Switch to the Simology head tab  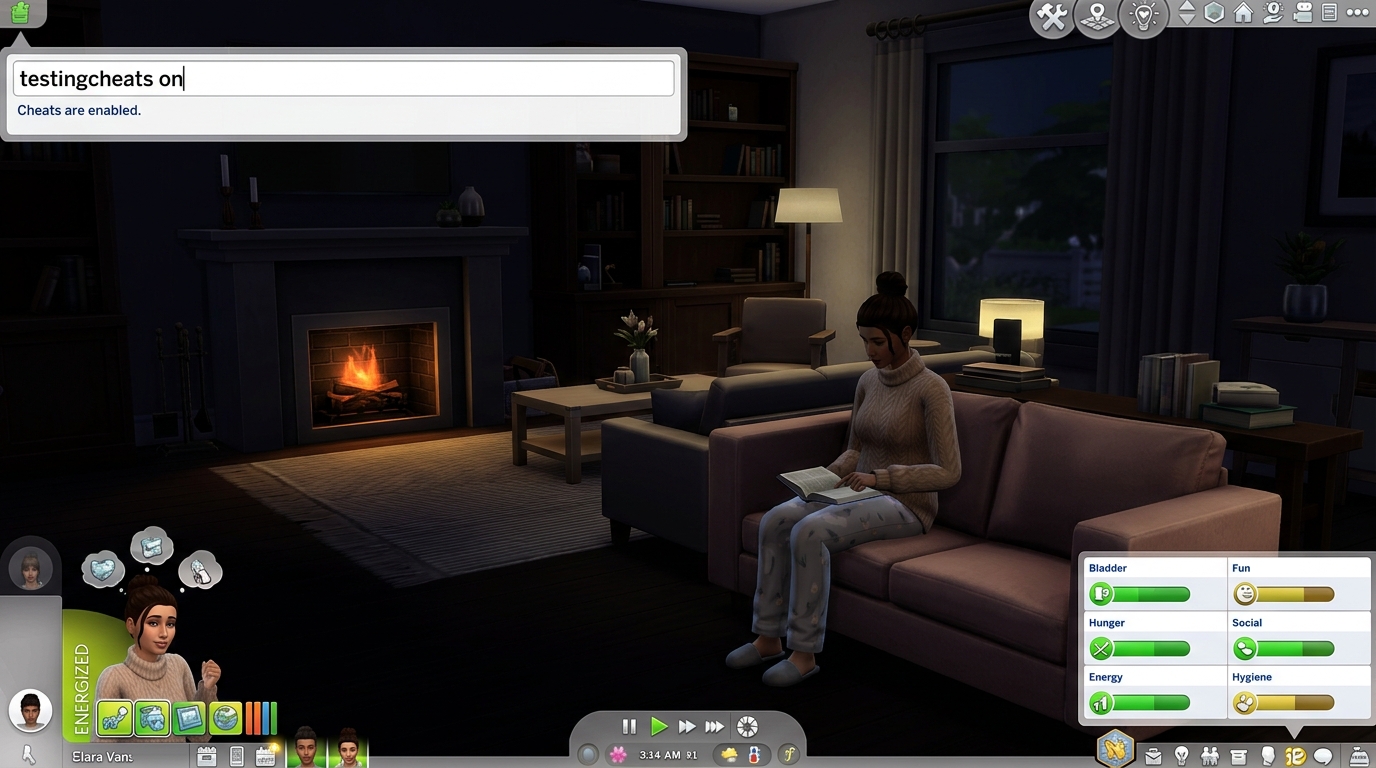[x=1267, y=757]
